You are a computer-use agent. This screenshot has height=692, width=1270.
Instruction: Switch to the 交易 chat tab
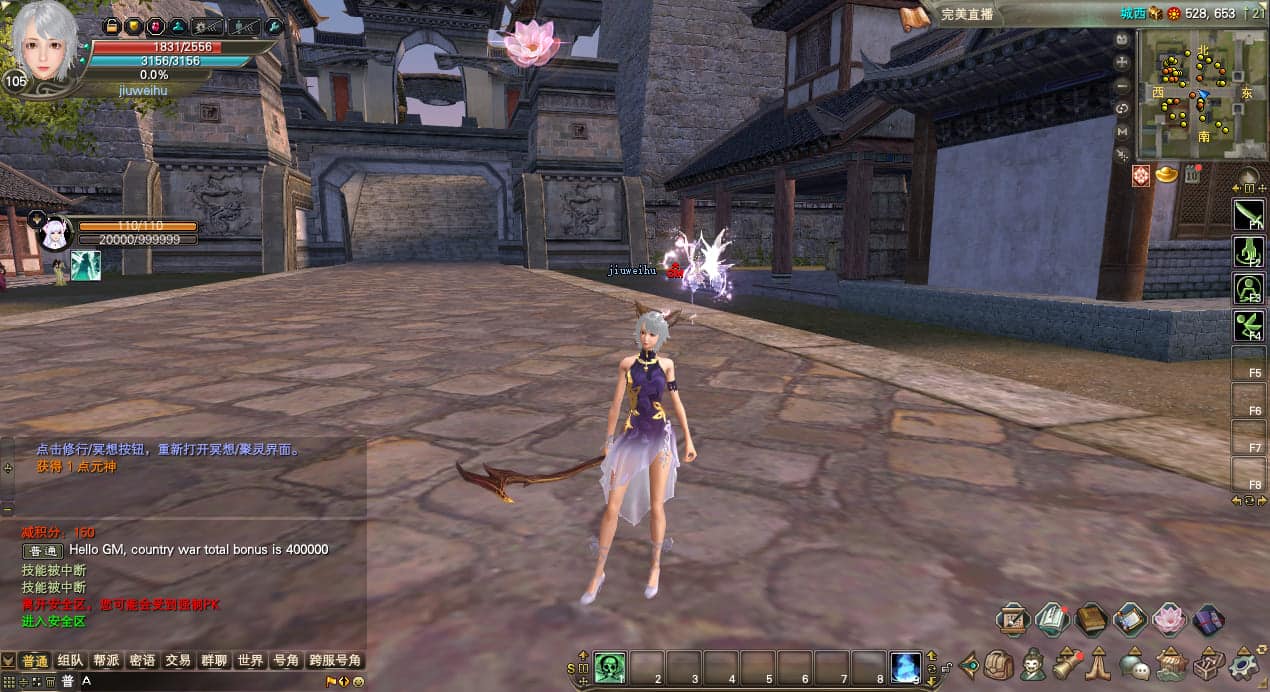pyautogui.click(x=178, y=661)
